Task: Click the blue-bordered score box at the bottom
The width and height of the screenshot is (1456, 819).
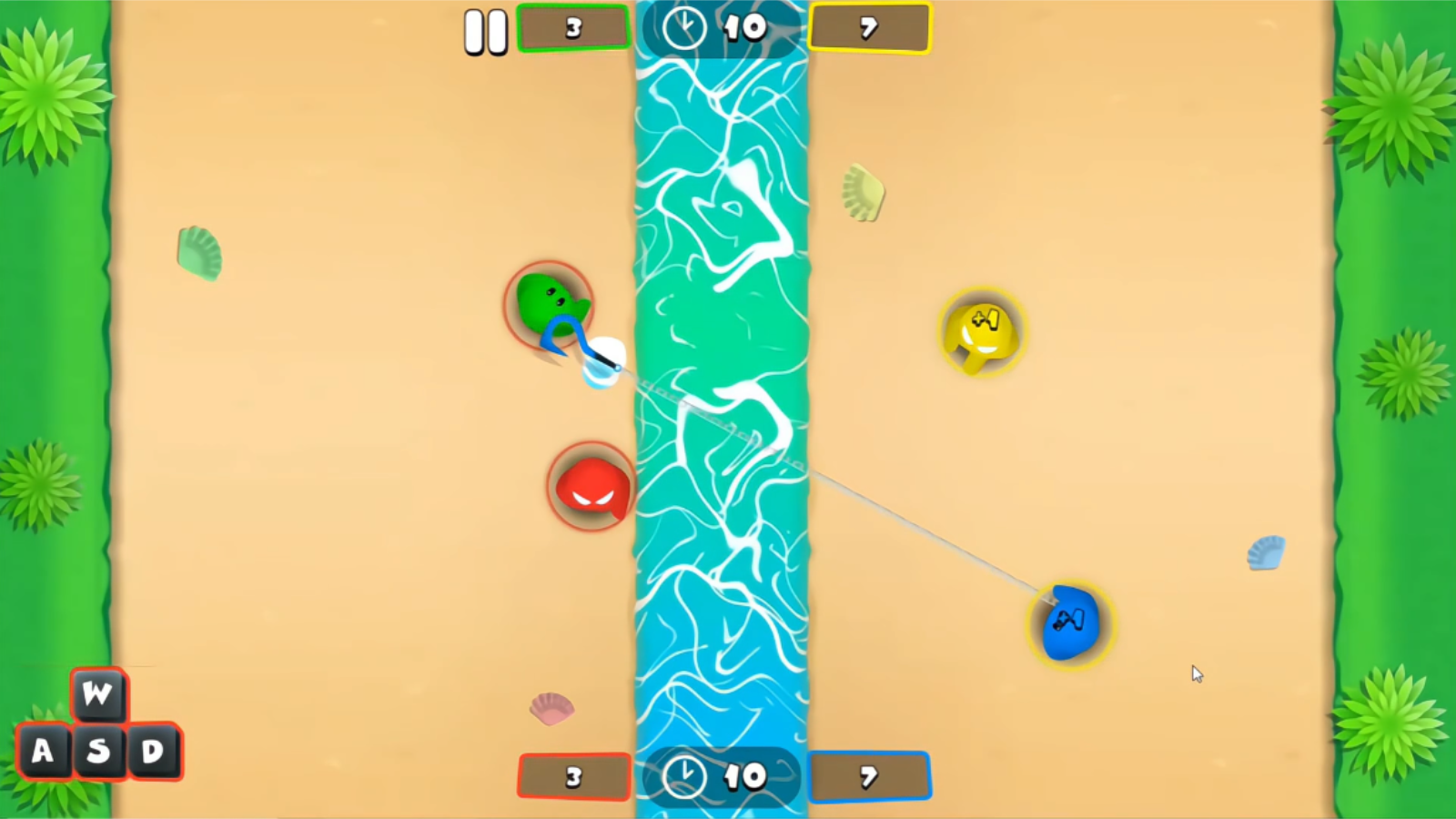Action: [868, 778]
